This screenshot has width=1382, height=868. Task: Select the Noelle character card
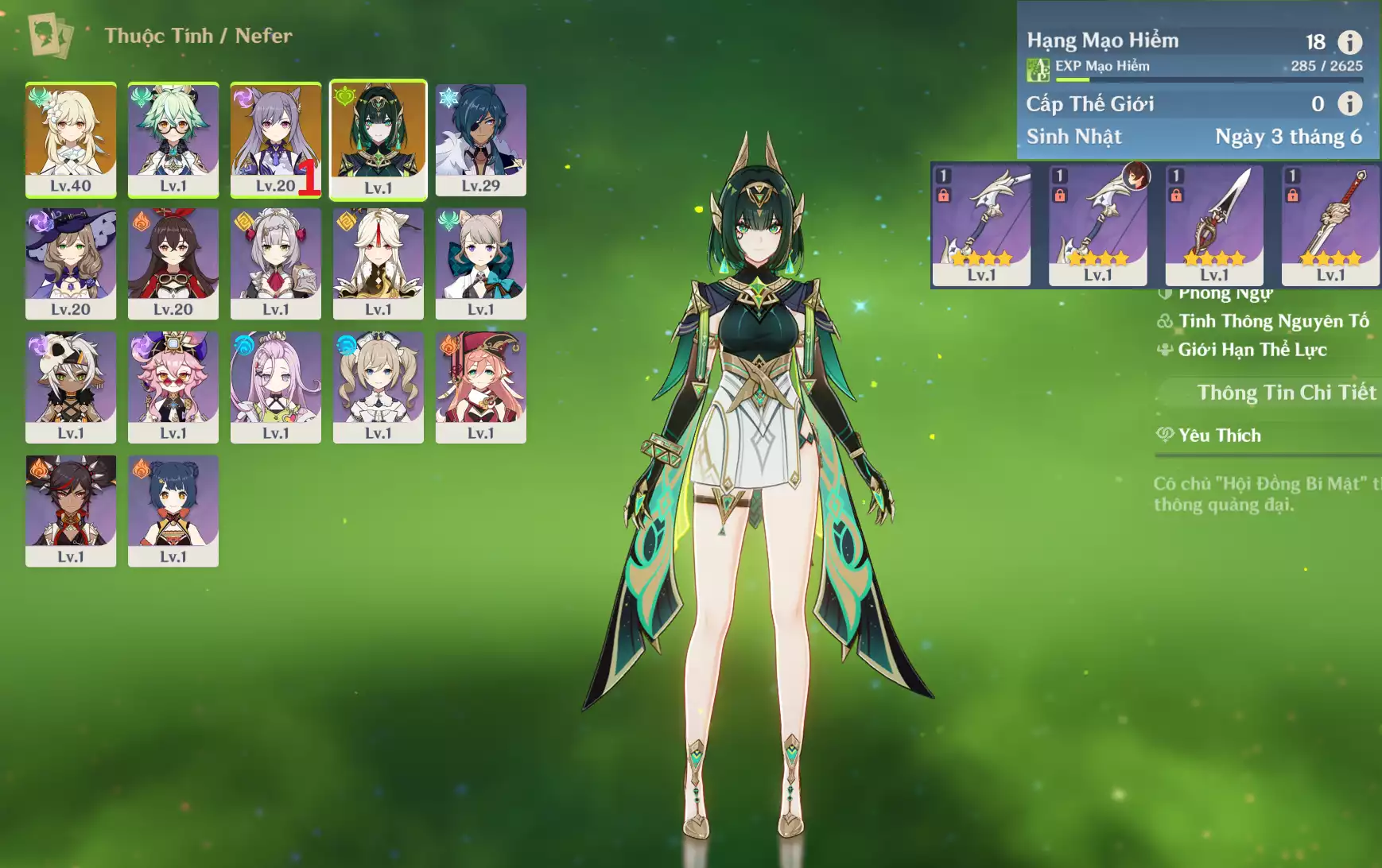tap(275, 263)
